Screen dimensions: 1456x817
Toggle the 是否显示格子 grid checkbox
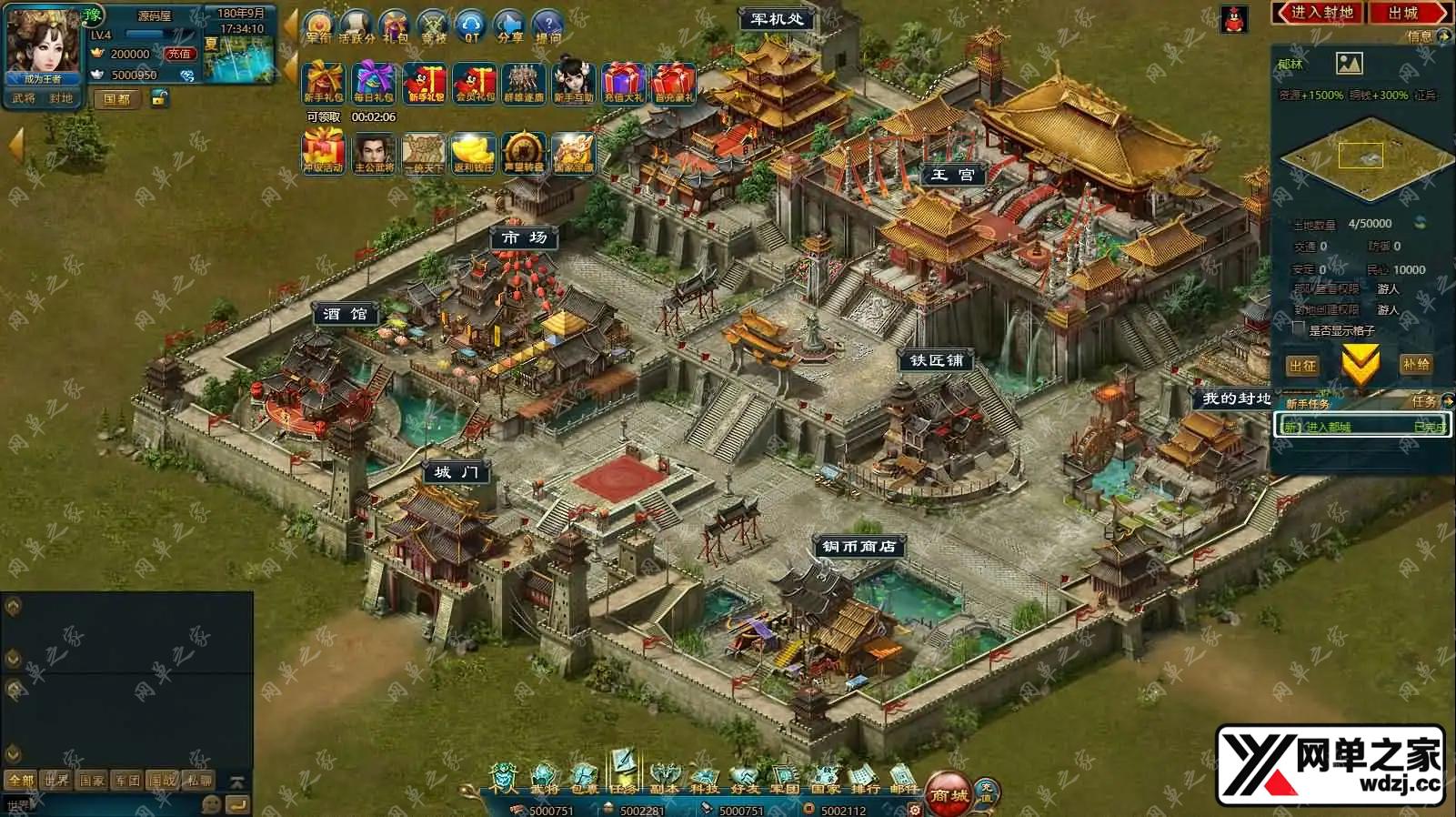(x=1299, y=329)
